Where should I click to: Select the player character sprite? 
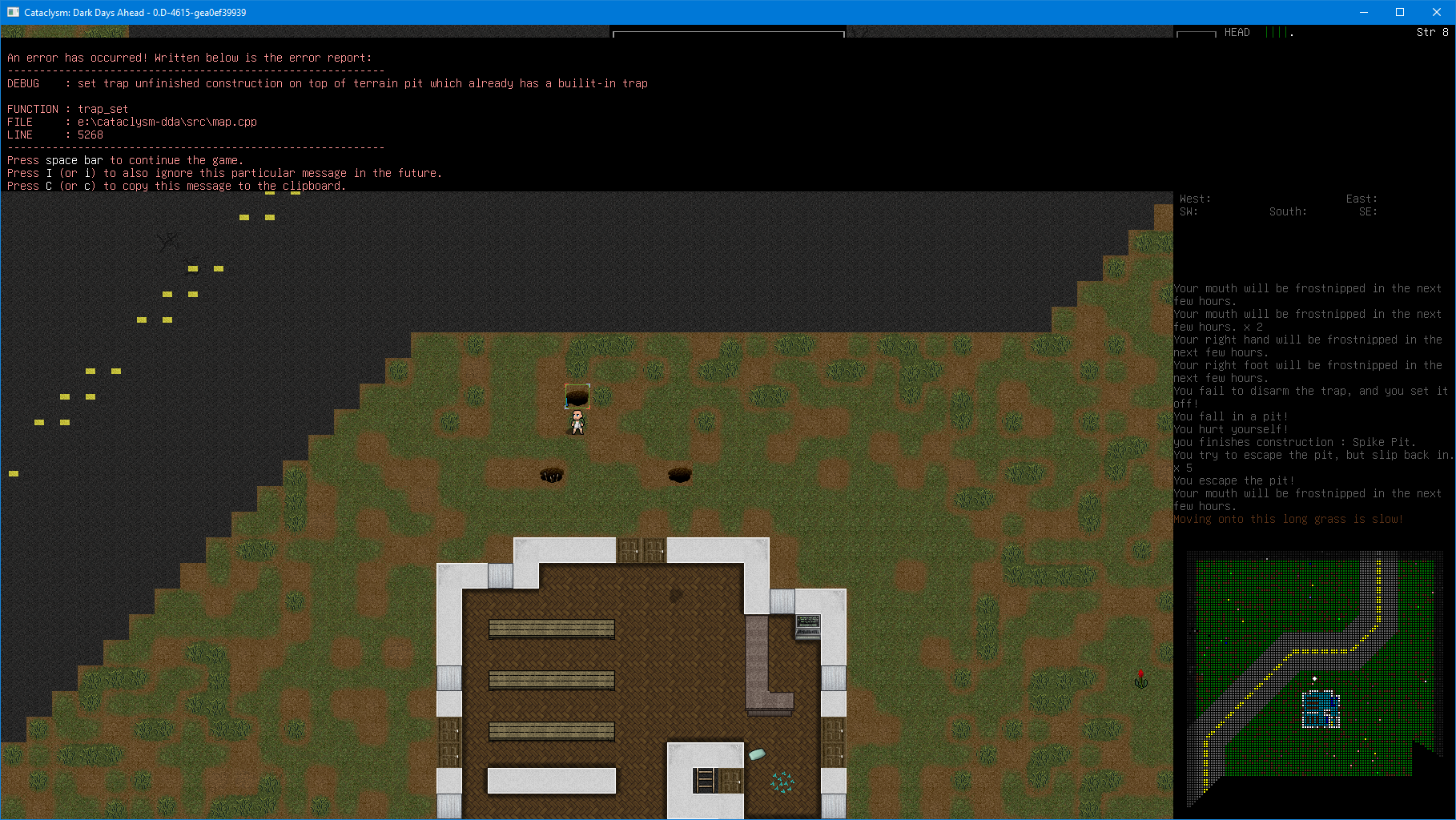[577, 420]
